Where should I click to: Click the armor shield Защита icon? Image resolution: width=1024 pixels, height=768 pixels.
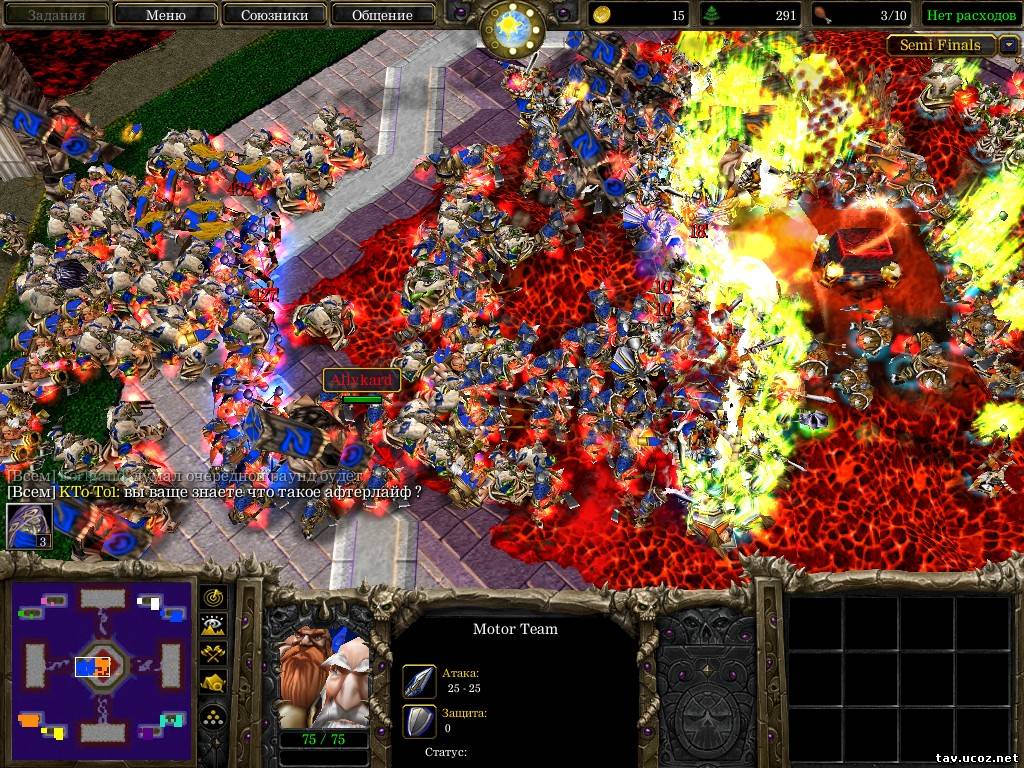click(419, 720)
